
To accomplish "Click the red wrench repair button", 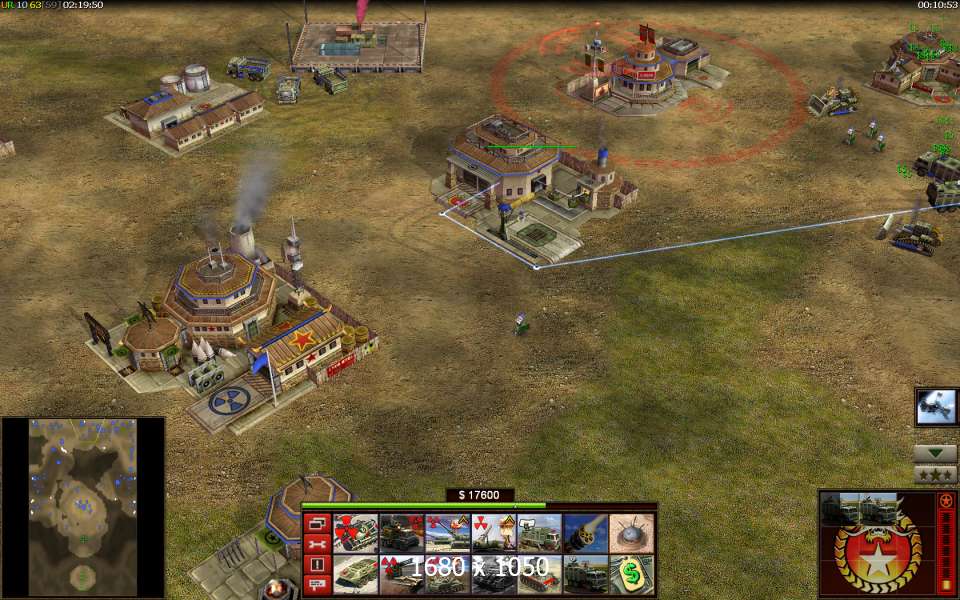I will coord(318,543).
